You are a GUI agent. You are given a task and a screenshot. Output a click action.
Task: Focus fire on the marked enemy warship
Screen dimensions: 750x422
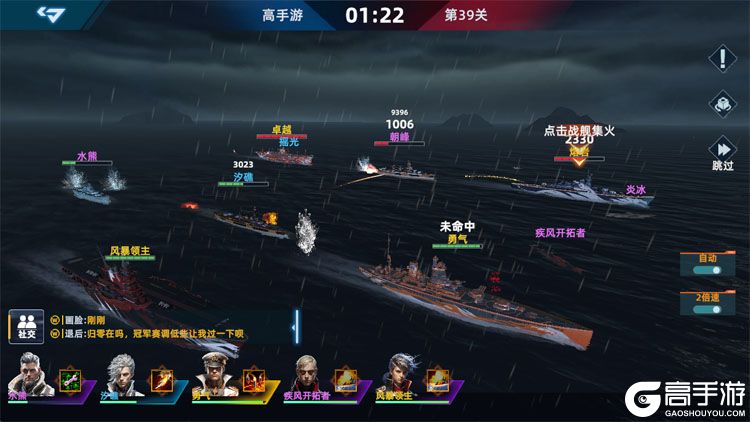578,183
